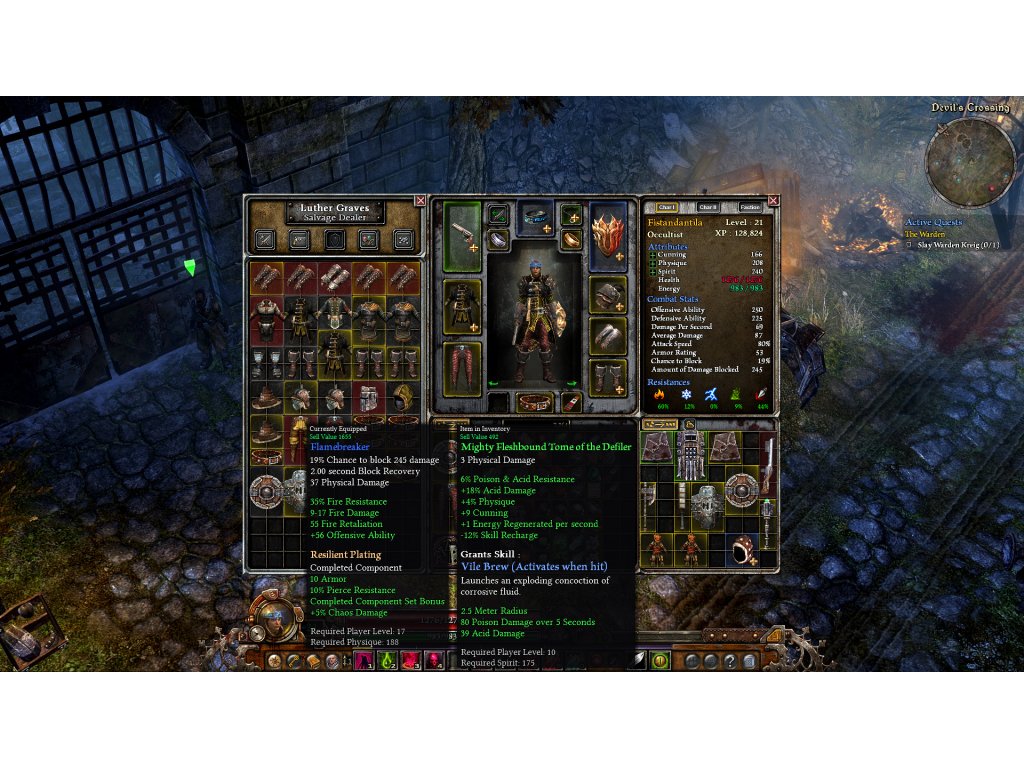The image size is (1024, 768).
Task: Click the equipped belt slot
Action: pyautogui.click(x=535, y=402)
